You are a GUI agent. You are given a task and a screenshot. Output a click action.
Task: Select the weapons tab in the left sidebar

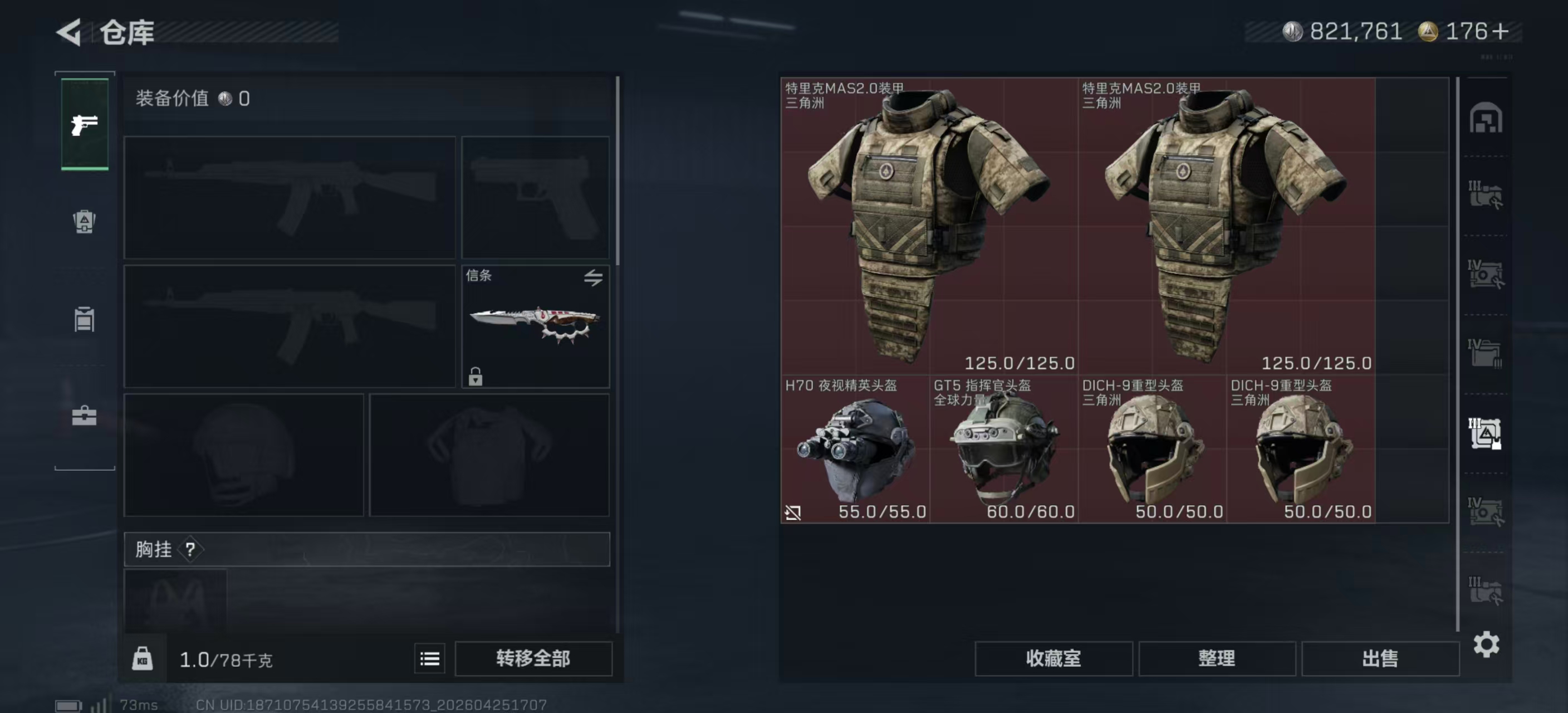tap(84, 125)
